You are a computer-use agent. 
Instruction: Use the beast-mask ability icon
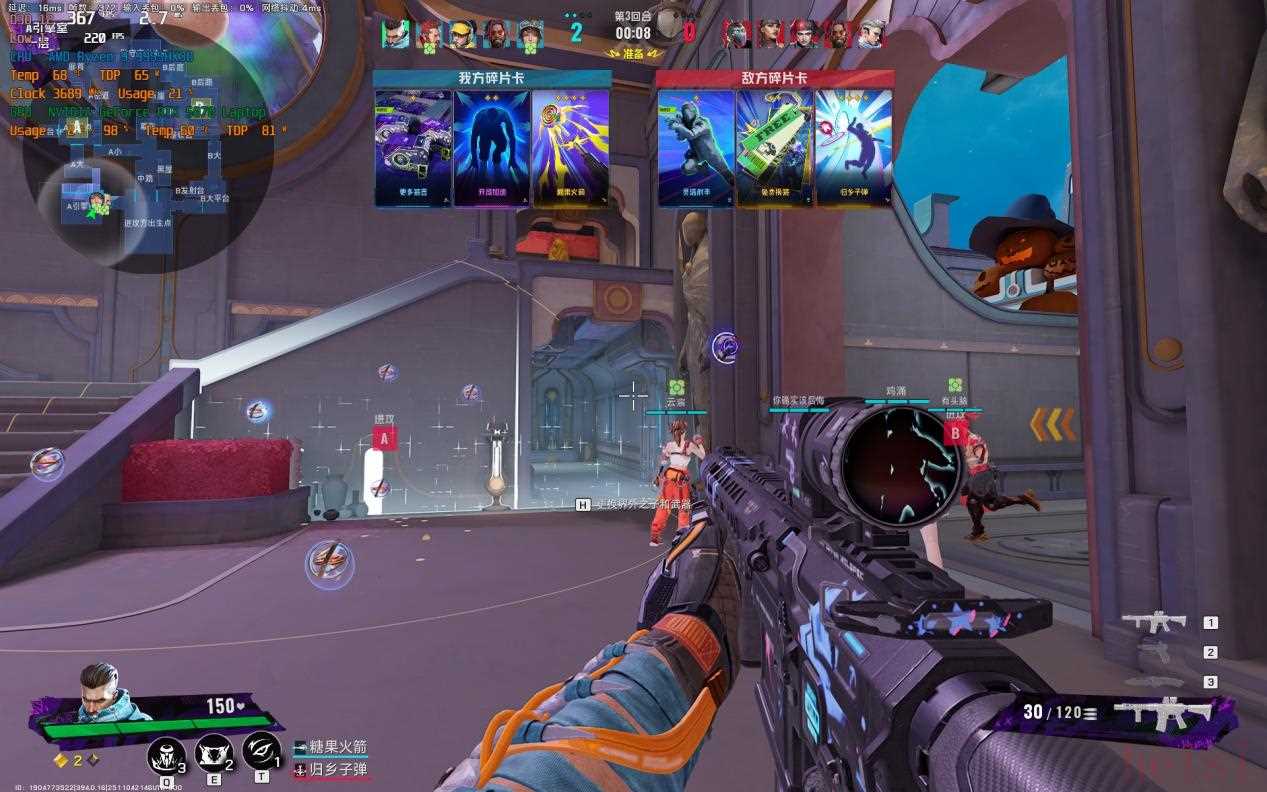(213, 752)
